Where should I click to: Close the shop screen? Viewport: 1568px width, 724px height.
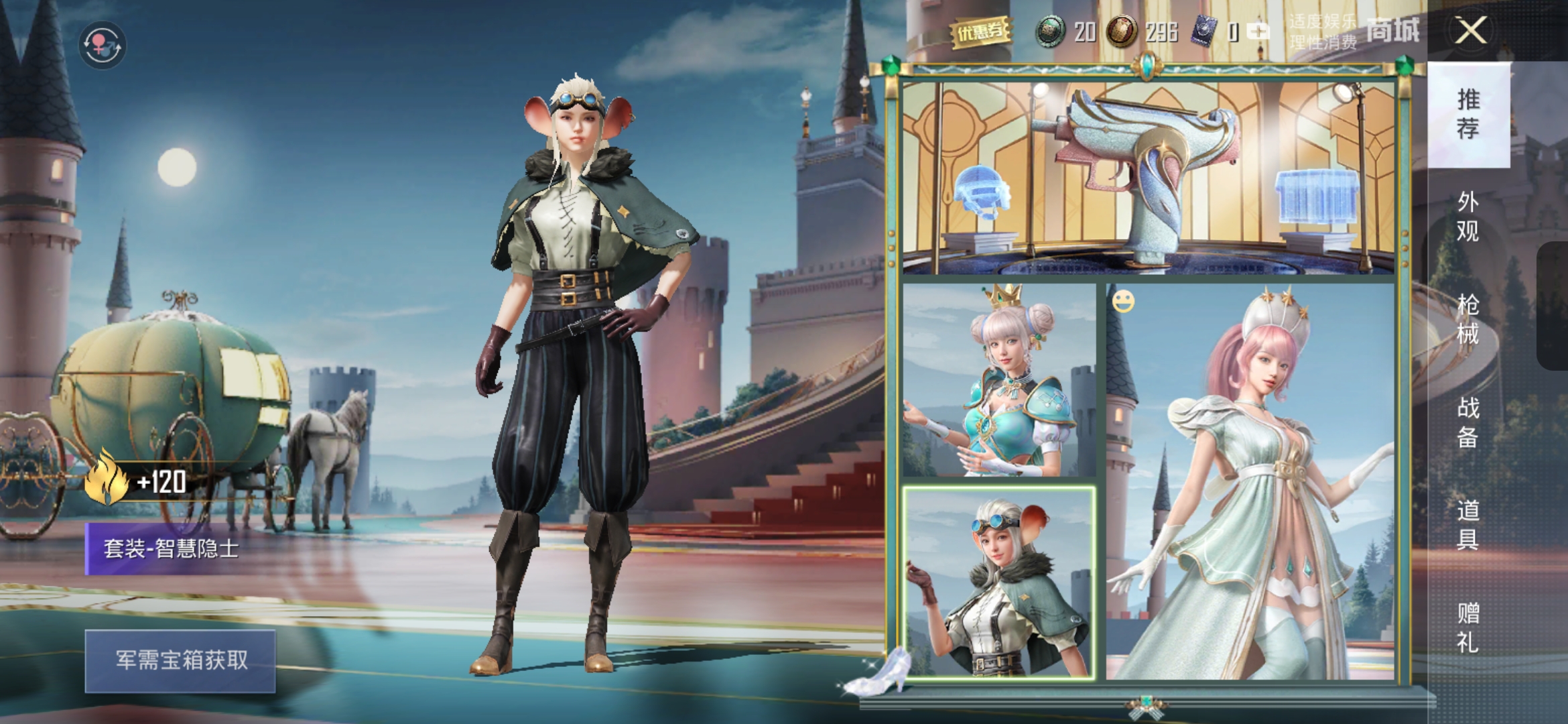click(x=1471, y=31)
